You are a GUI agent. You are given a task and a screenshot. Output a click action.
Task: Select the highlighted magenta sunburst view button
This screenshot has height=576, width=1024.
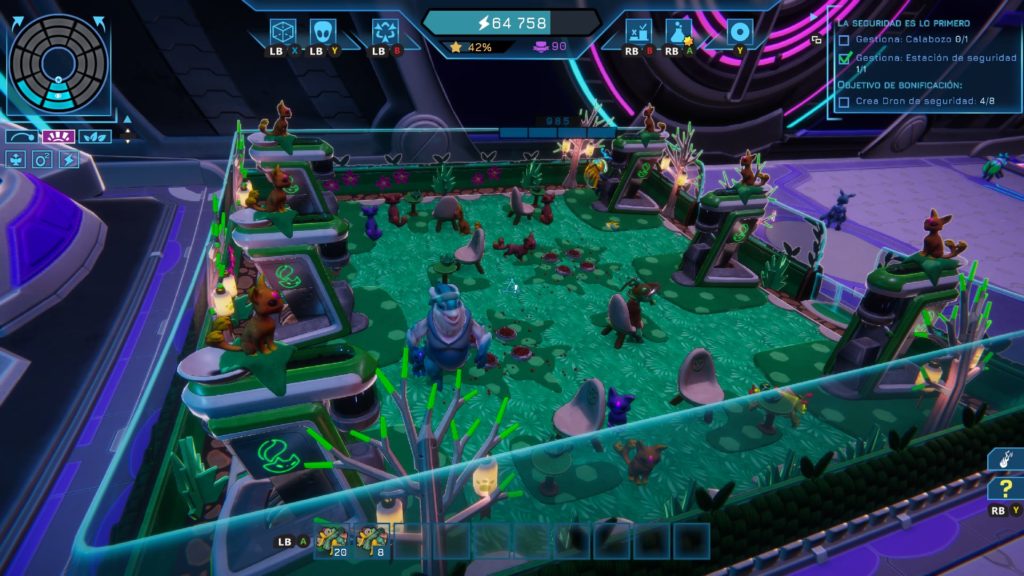pos(58,136)
